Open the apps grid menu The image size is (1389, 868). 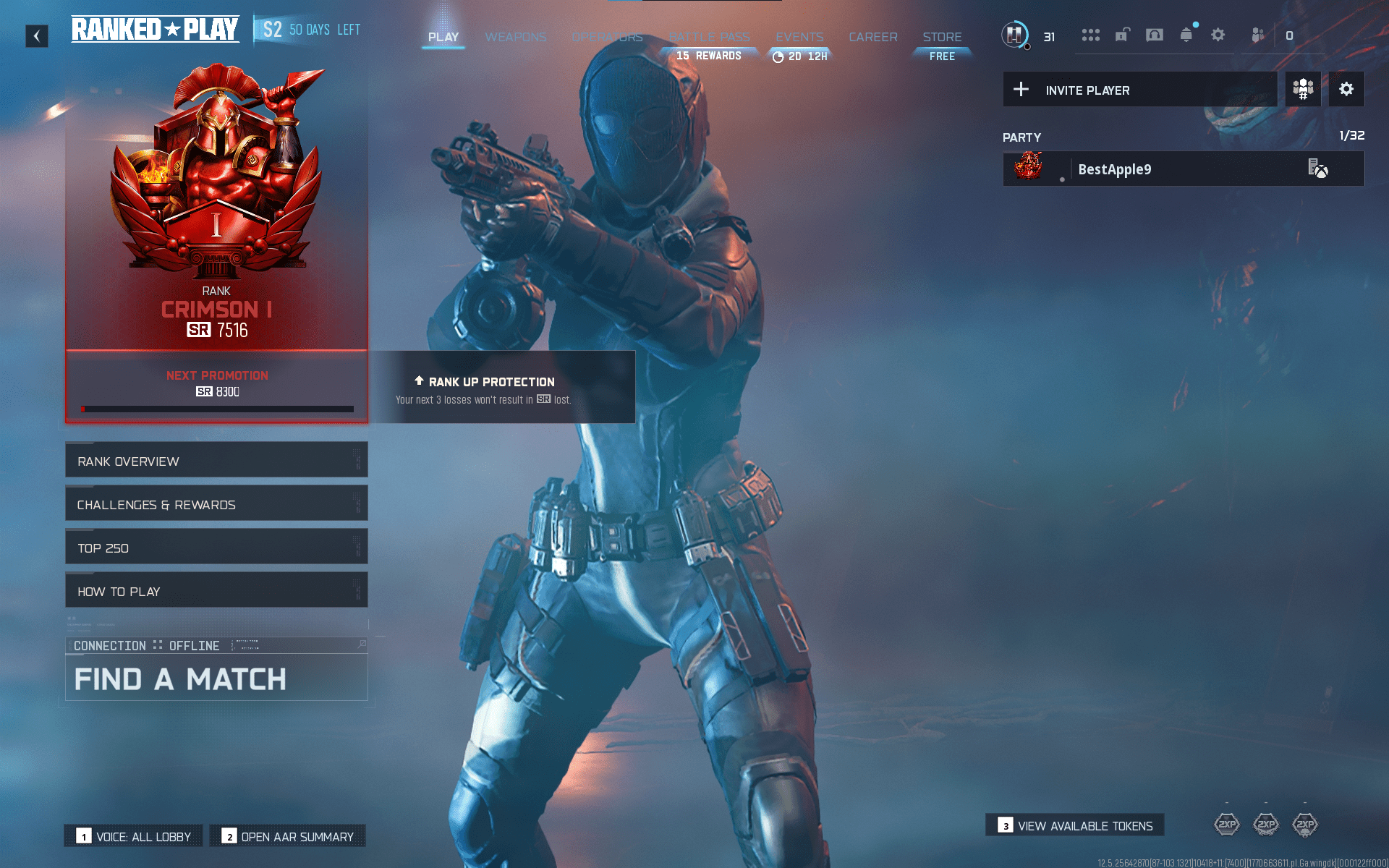point(1091,35)
